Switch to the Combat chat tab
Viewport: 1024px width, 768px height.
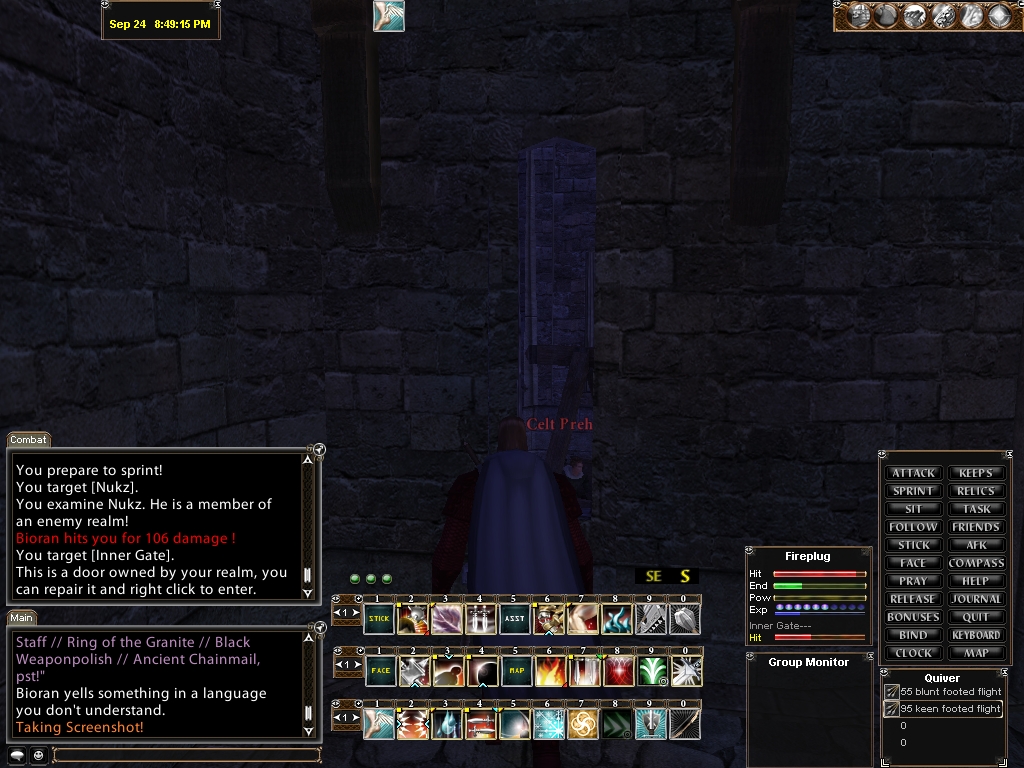pyautogui.click(x=28, y=440)
